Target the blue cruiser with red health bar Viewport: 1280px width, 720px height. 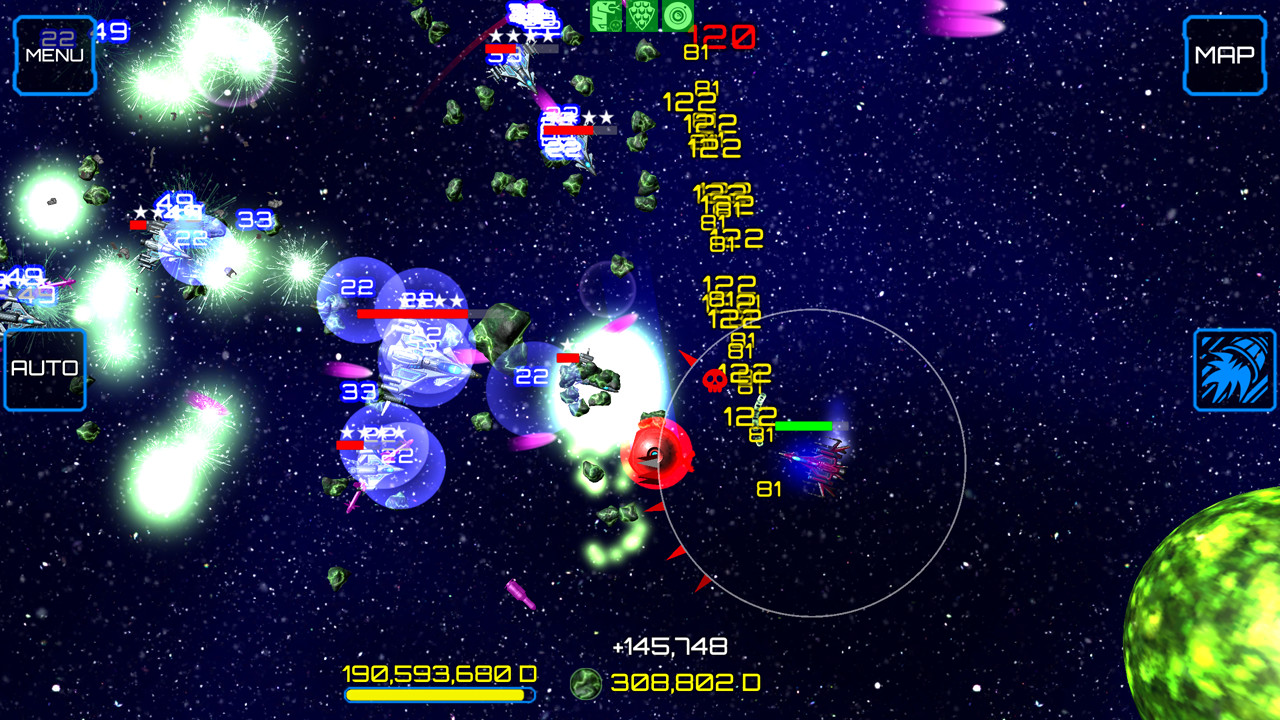tap(418, 355)
